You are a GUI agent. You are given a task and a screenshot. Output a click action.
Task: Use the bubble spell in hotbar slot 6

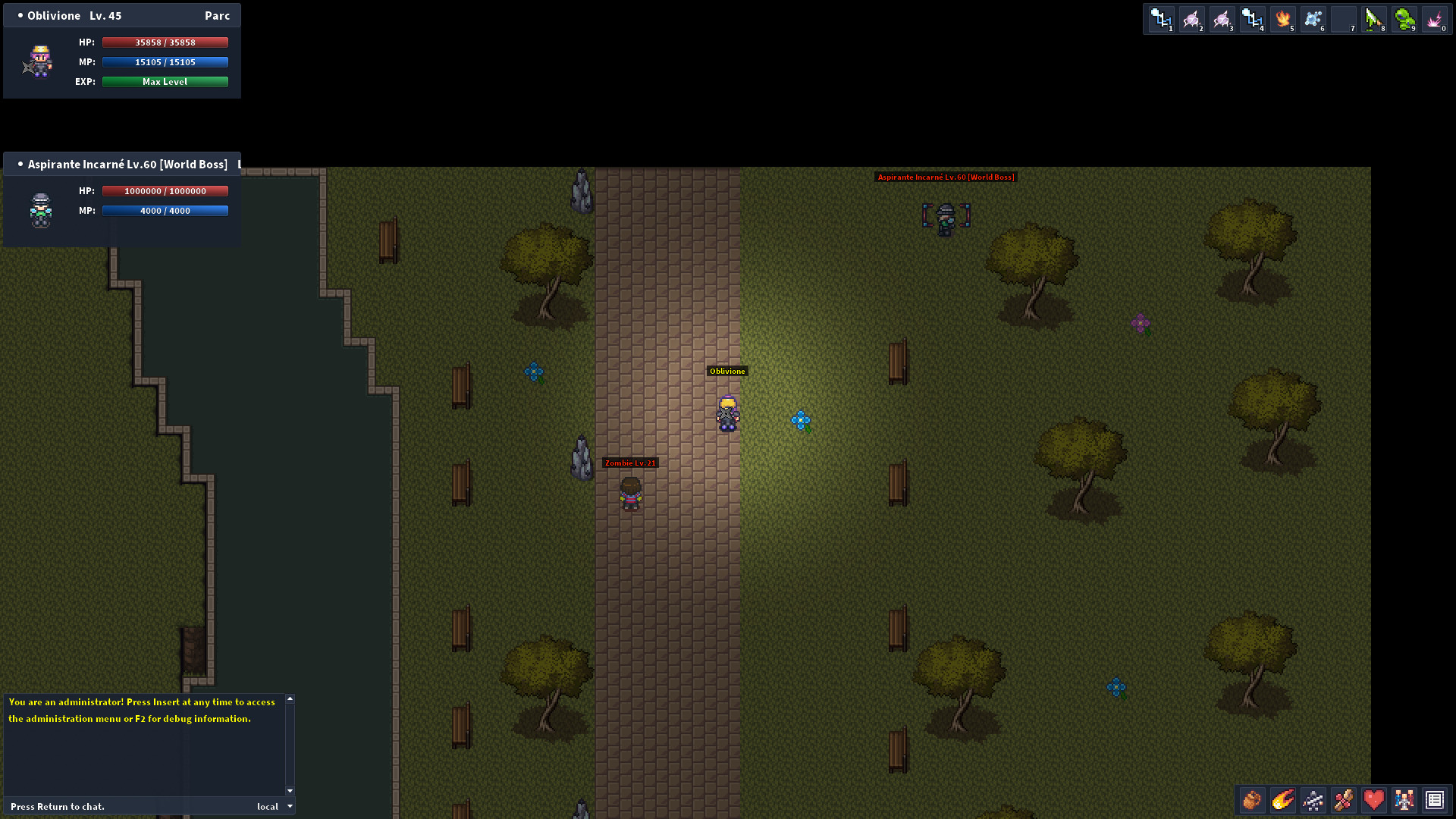point(1313,19)
